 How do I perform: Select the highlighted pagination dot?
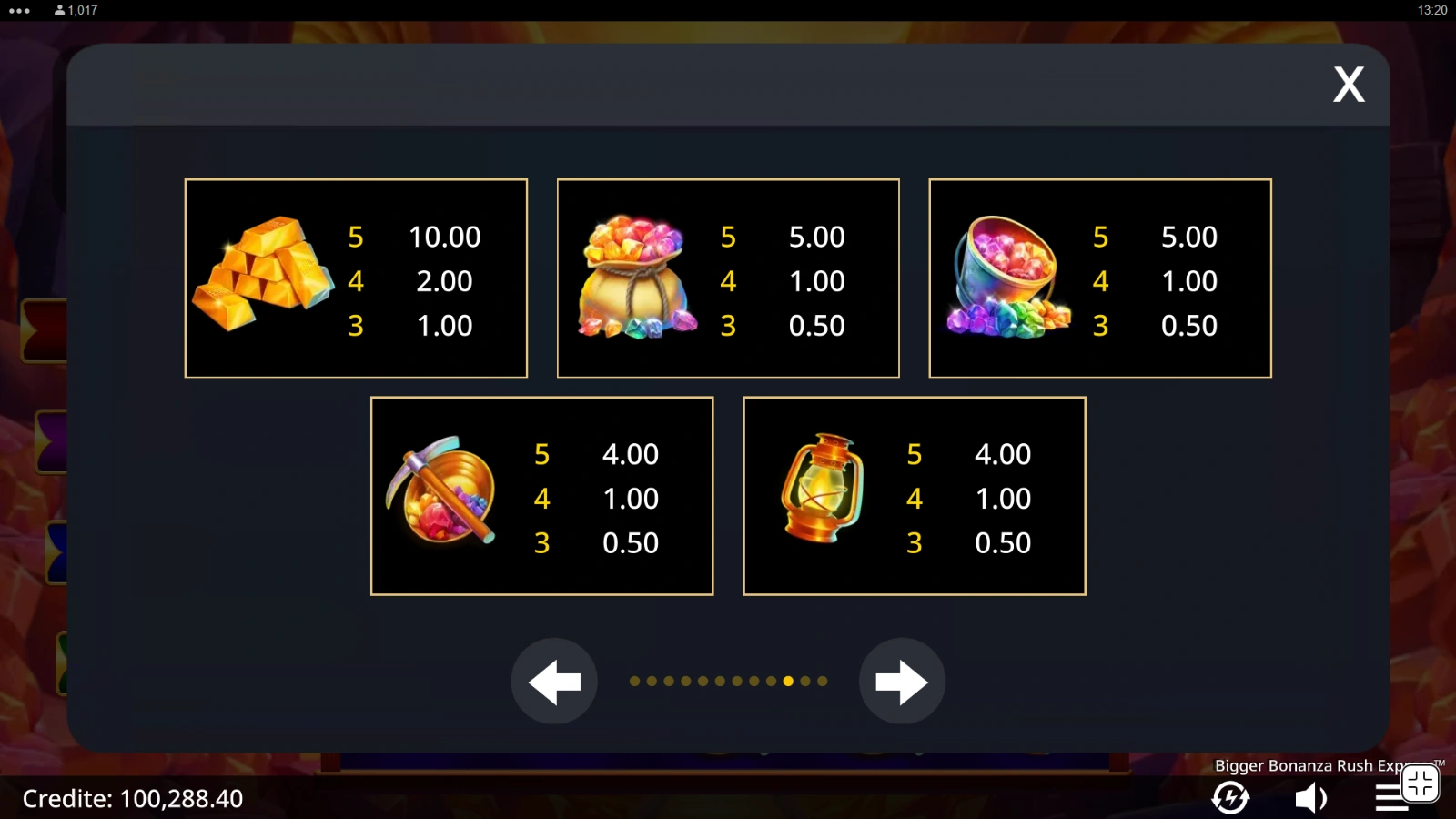(x=788, y=681)
